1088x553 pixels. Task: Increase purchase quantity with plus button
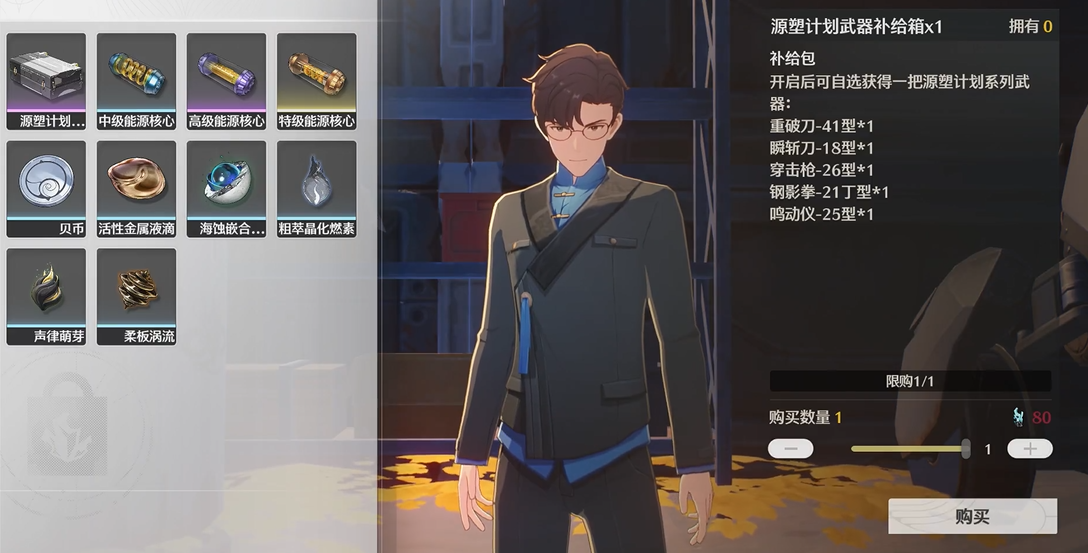click(x=1029, y=449)
